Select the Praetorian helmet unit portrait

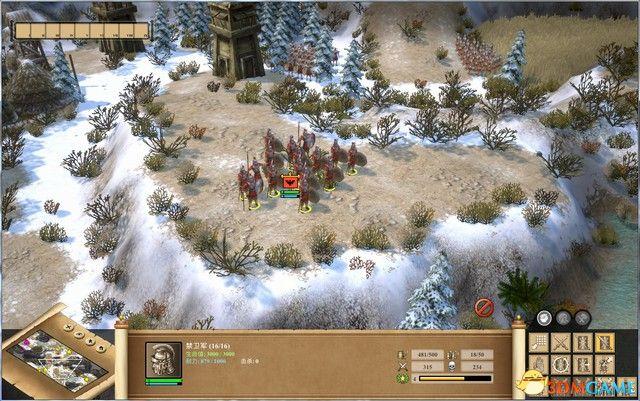162,358
